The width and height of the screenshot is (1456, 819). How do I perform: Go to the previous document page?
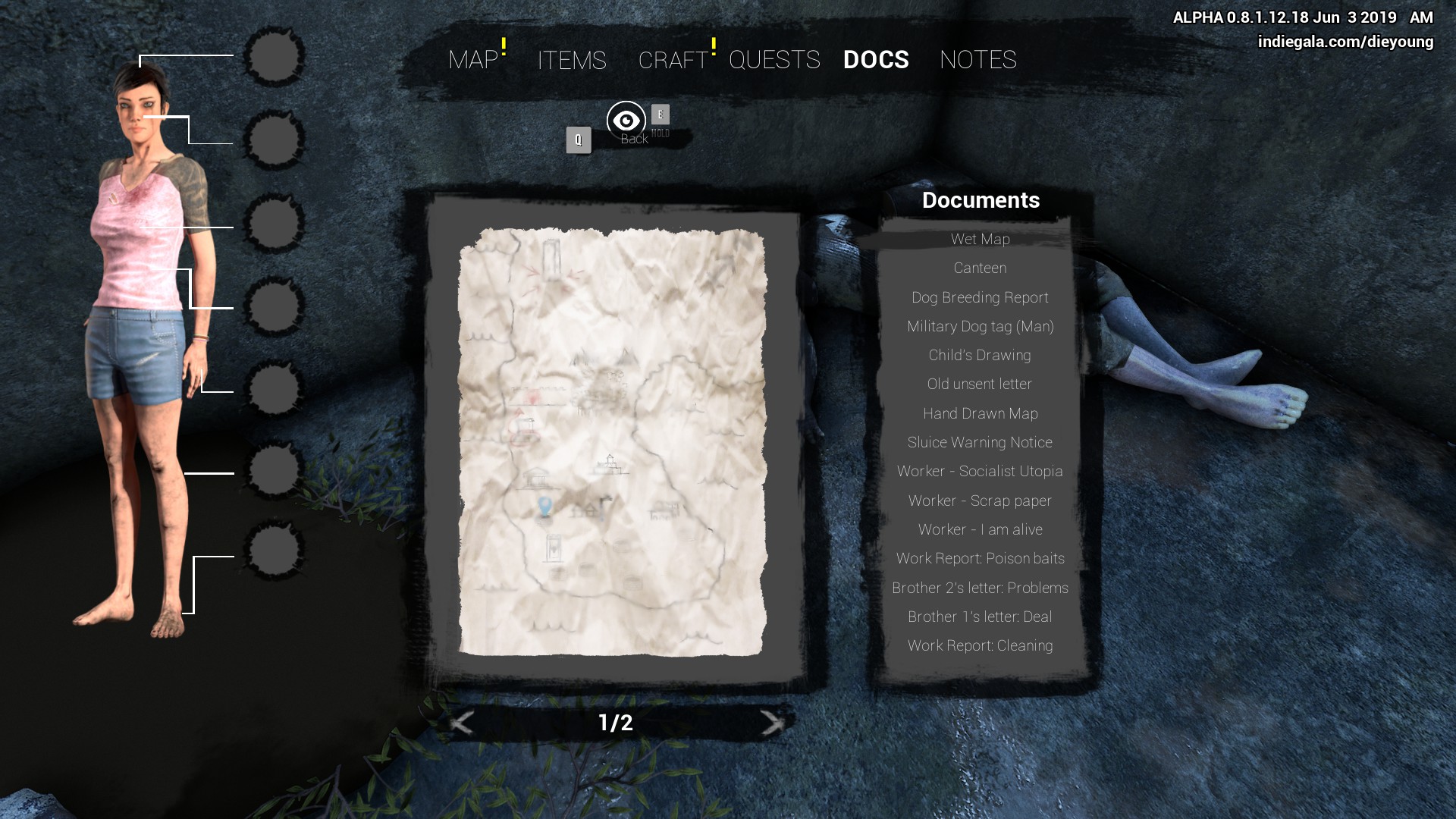[462, 723]
